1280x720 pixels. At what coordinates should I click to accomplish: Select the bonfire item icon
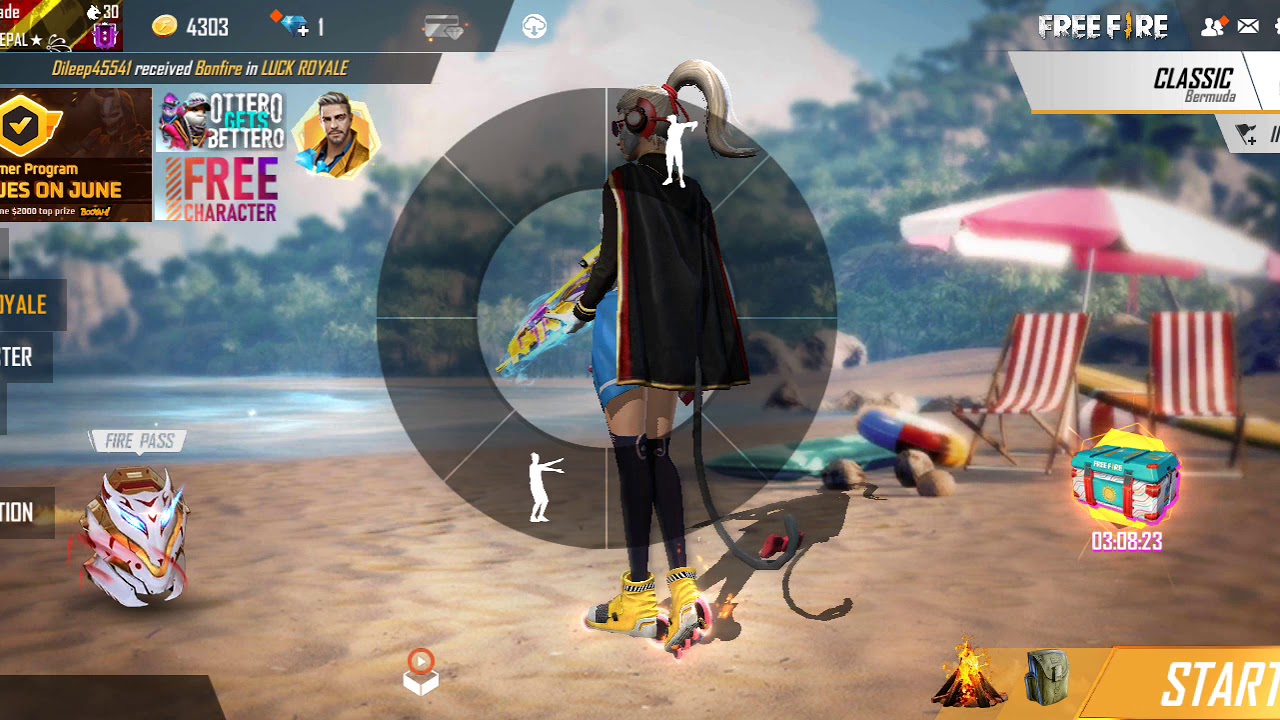click(x=968, y=676)
